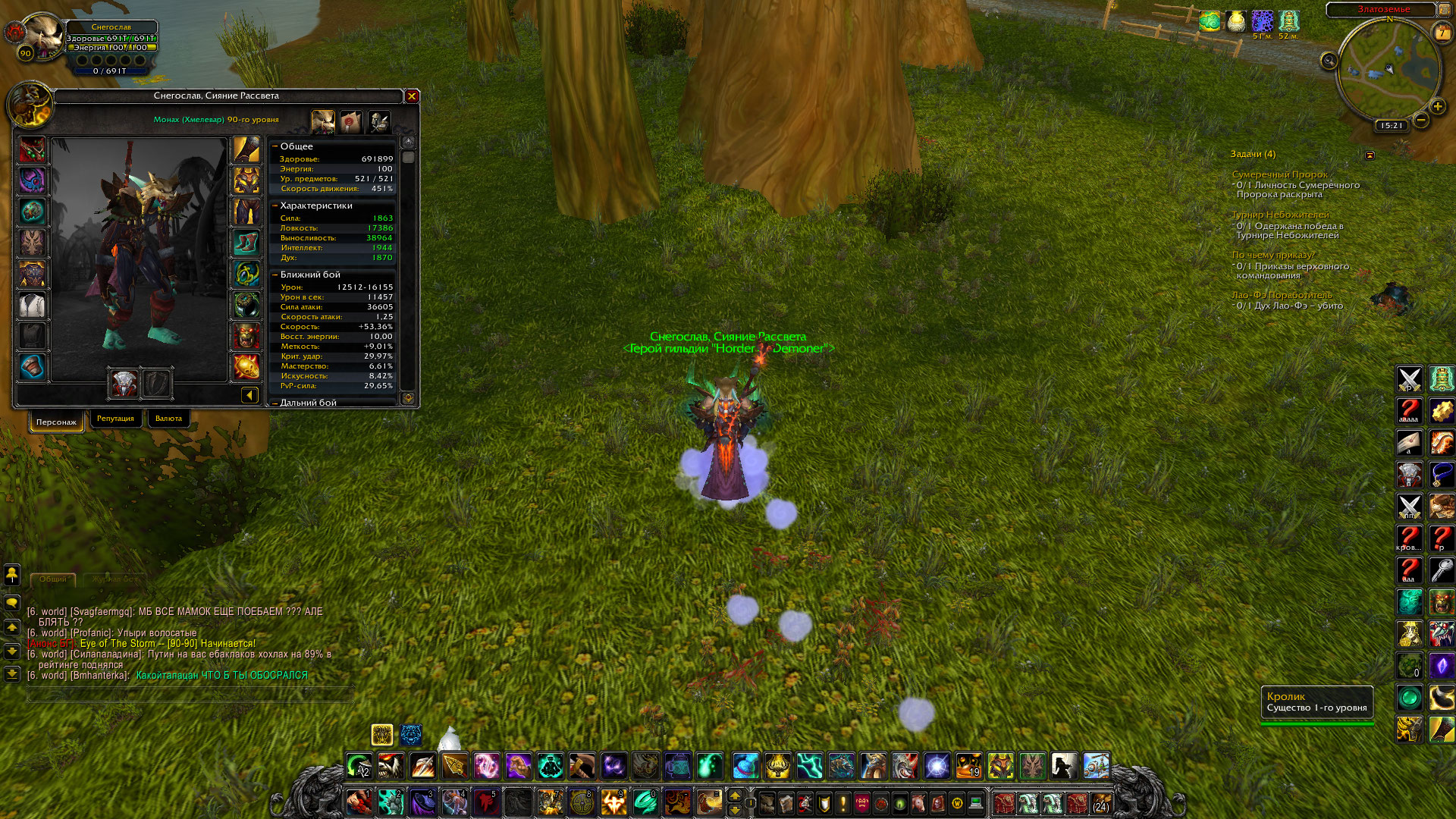Viewport: 1456px width, 819px height.
Task: Click the minimap zoom-in plus button
Action: click(1437, 106)
